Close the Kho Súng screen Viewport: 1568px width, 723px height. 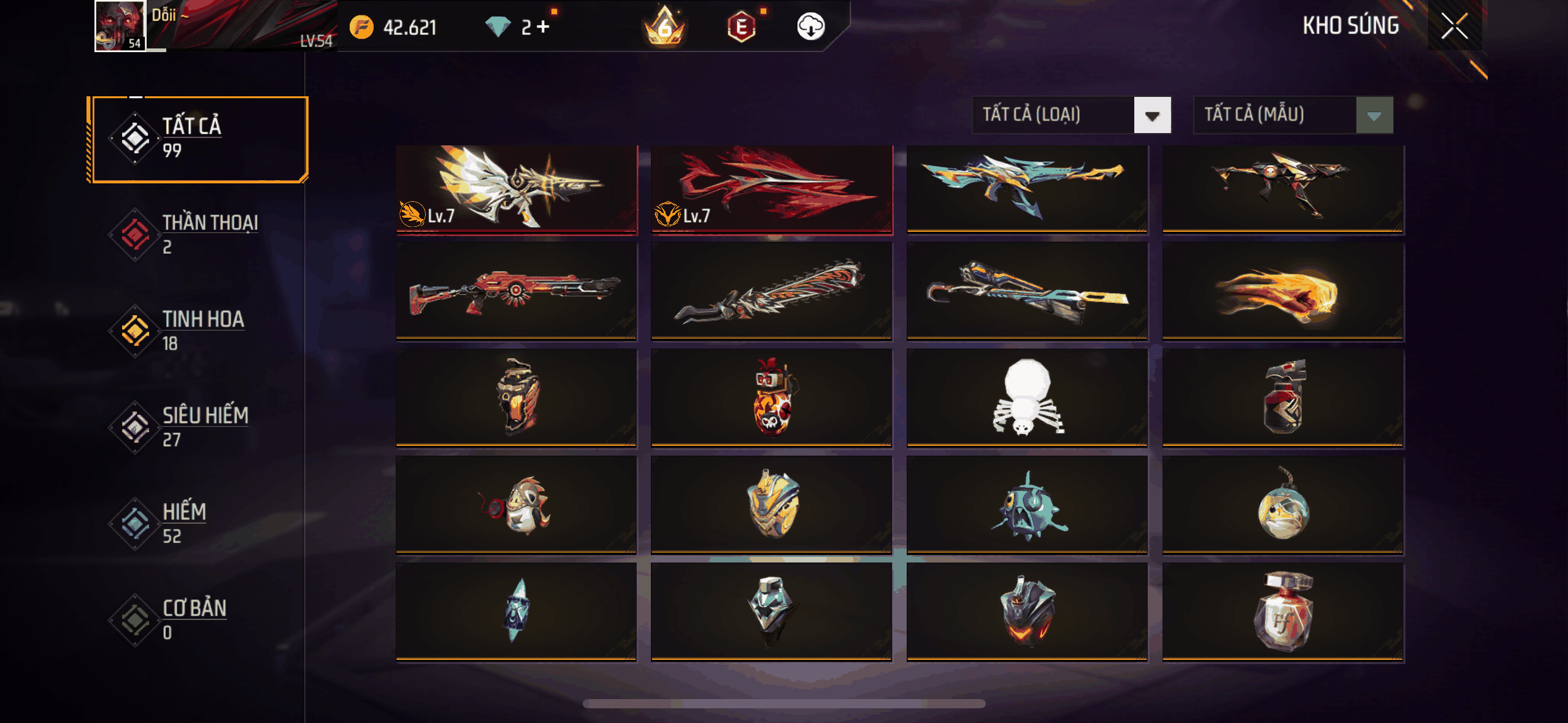(1454, 26)
